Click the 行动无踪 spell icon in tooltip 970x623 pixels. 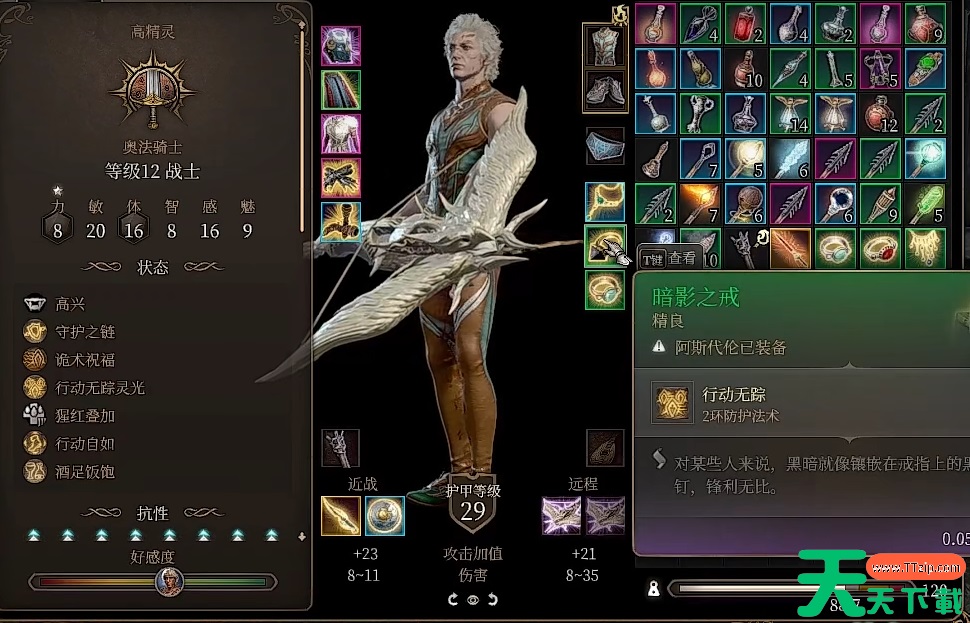[670, 402]
